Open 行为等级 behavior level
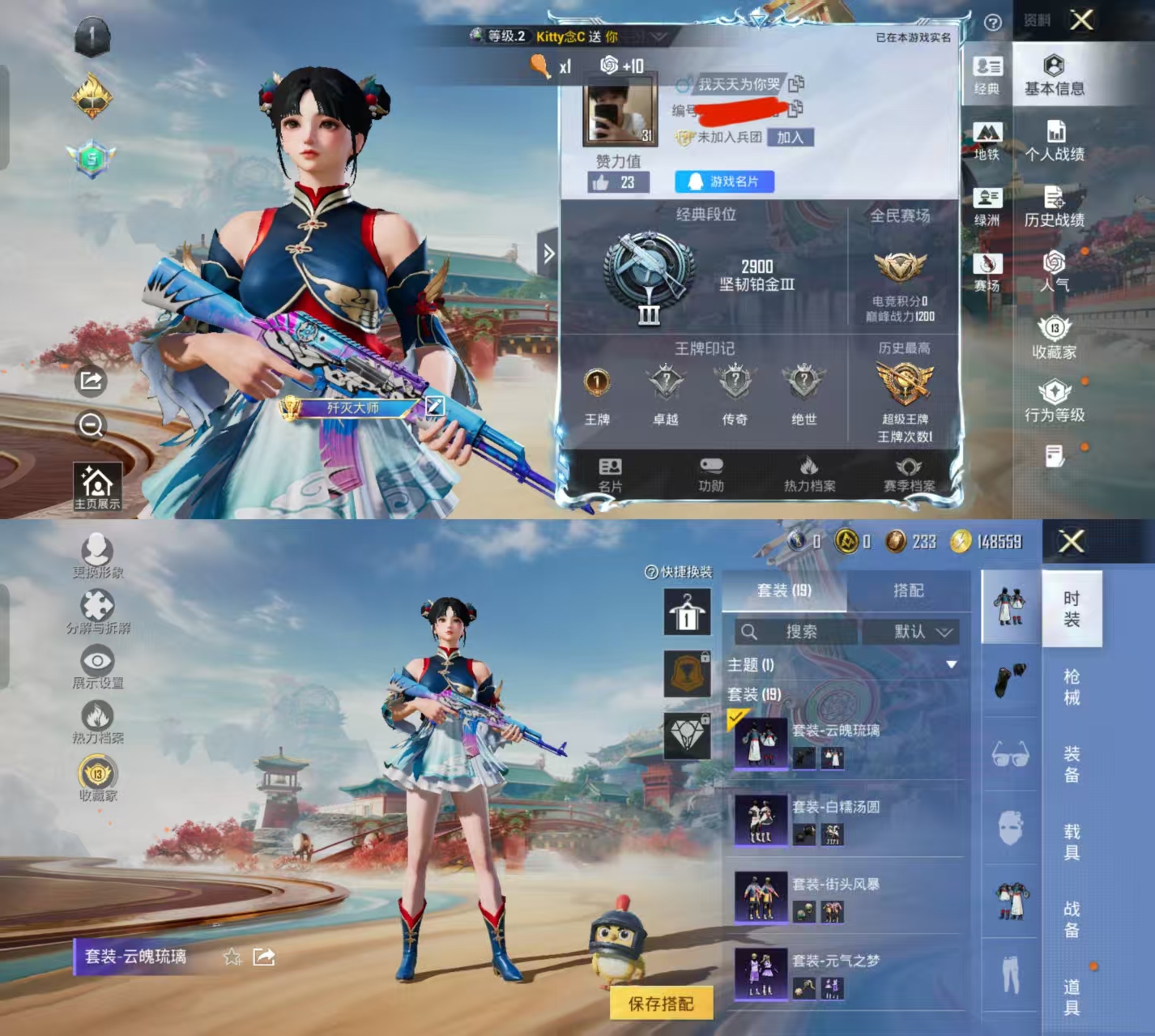This screenshot has width=1155, height=1036. point(1054,402)
